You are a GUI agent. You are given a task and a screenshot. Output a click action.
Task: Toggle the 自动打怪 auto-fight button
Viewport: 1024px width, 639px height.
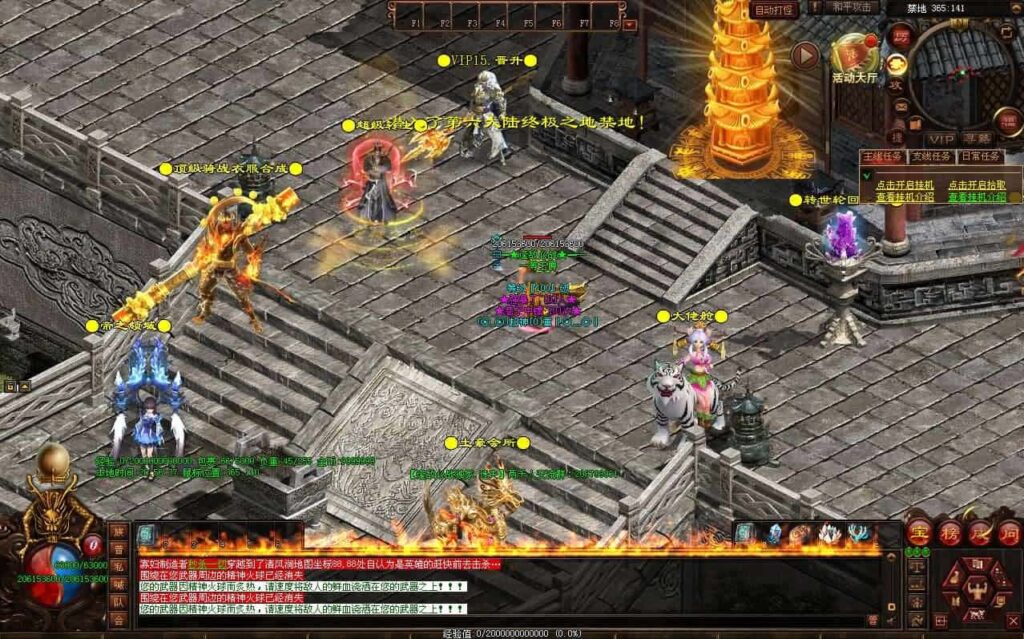pyautogui.click(x=775, y=10)
